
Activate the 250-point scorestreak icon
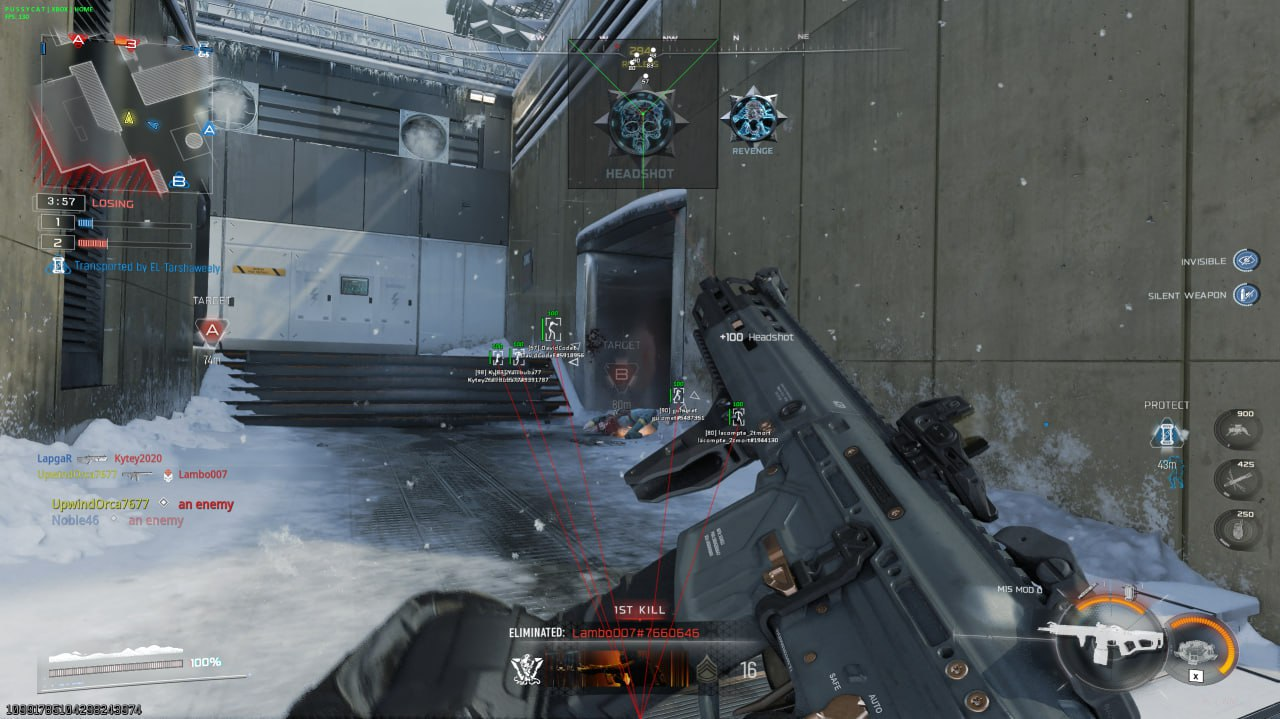1236,529
